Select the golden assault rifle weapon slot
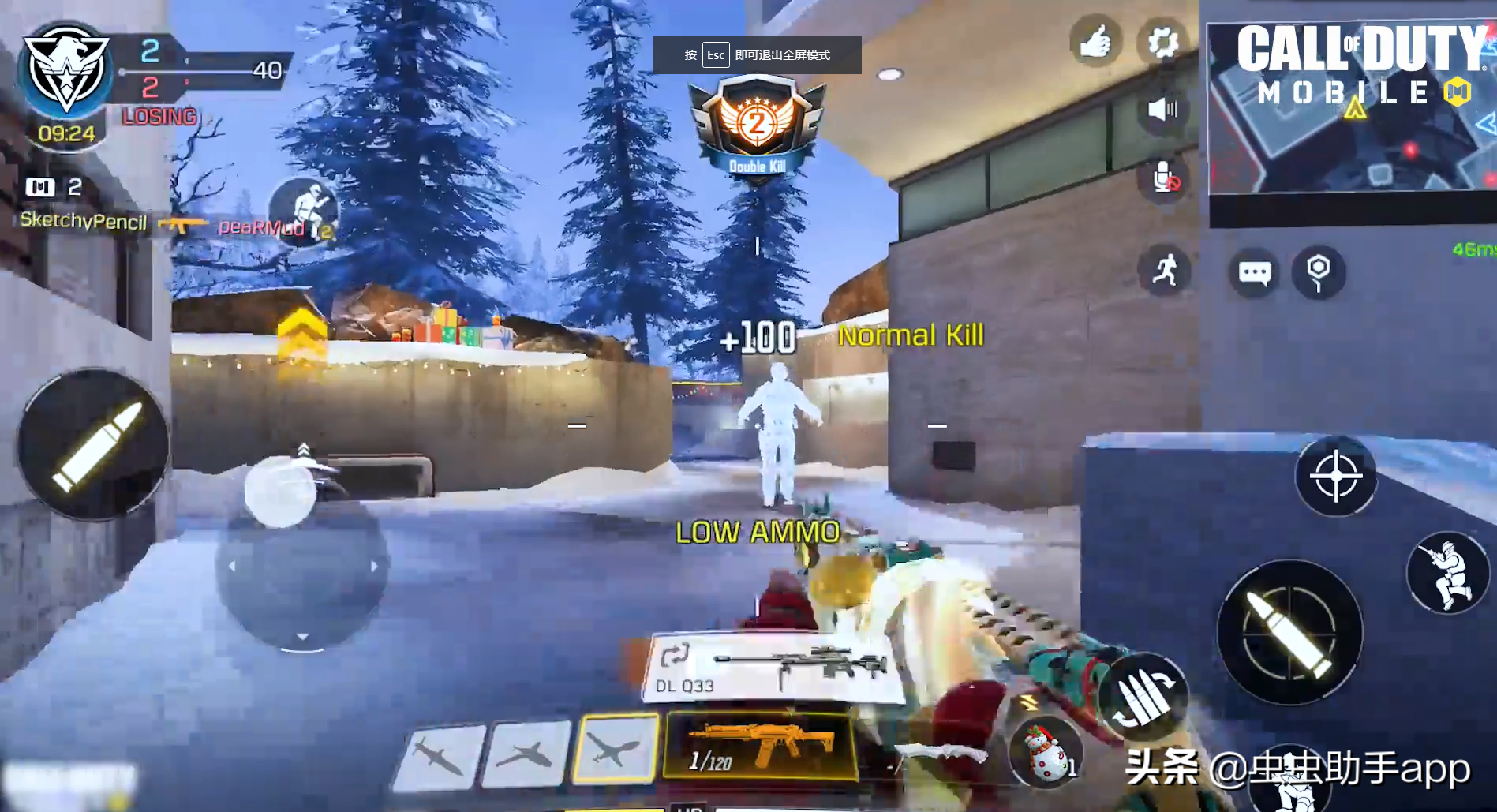This screenshot has height=812, width=1497. [760, 746]
